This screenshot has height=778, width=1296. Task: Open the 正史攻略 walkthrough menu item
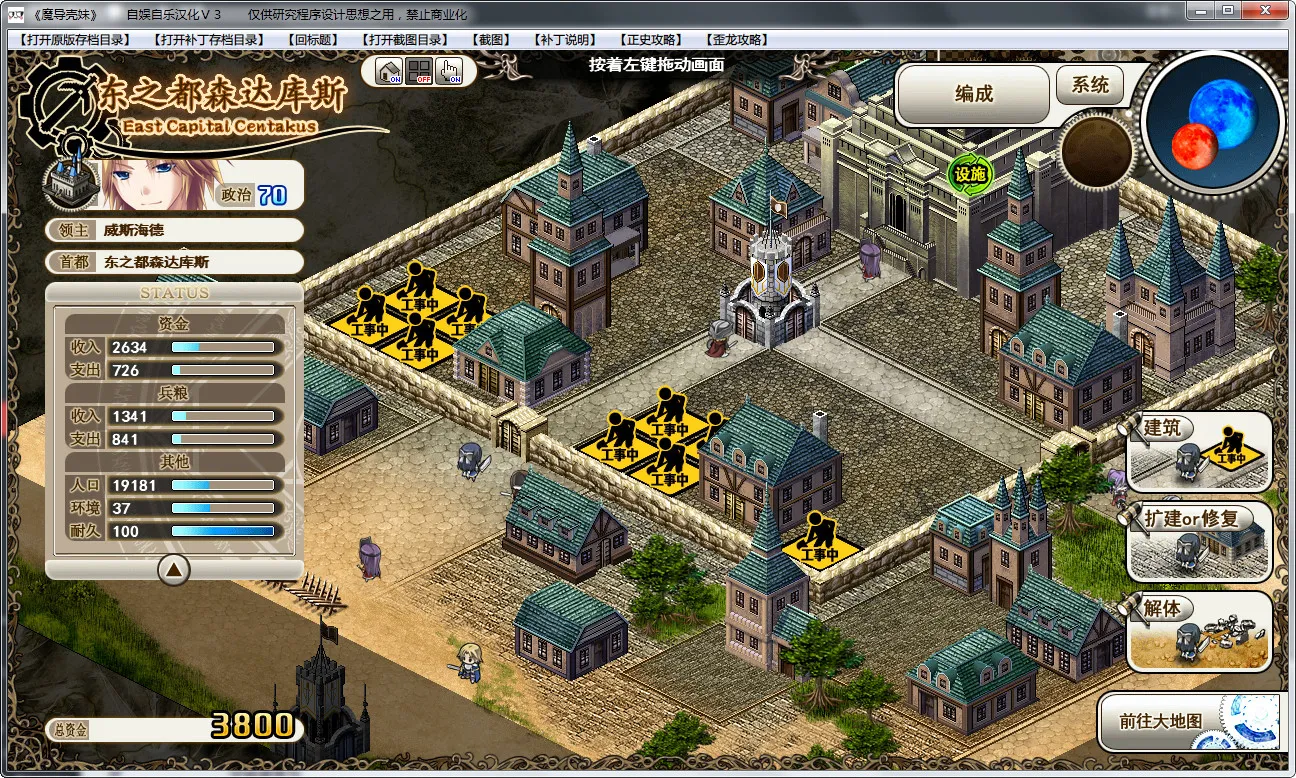[x=651, y=40]
